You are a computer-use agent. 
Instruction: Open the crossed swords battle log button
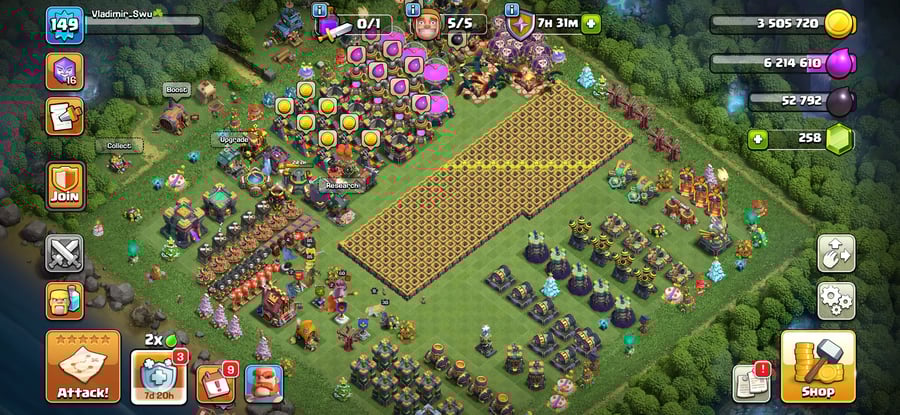pos(64,253)
